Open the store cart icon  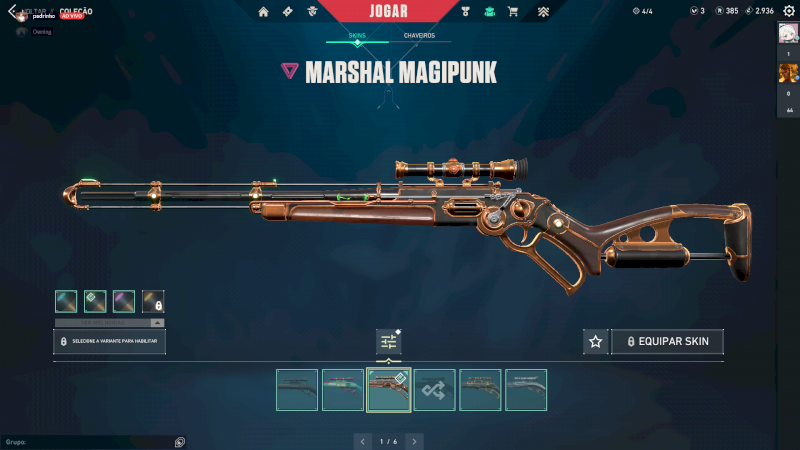(x=513, y=12)
